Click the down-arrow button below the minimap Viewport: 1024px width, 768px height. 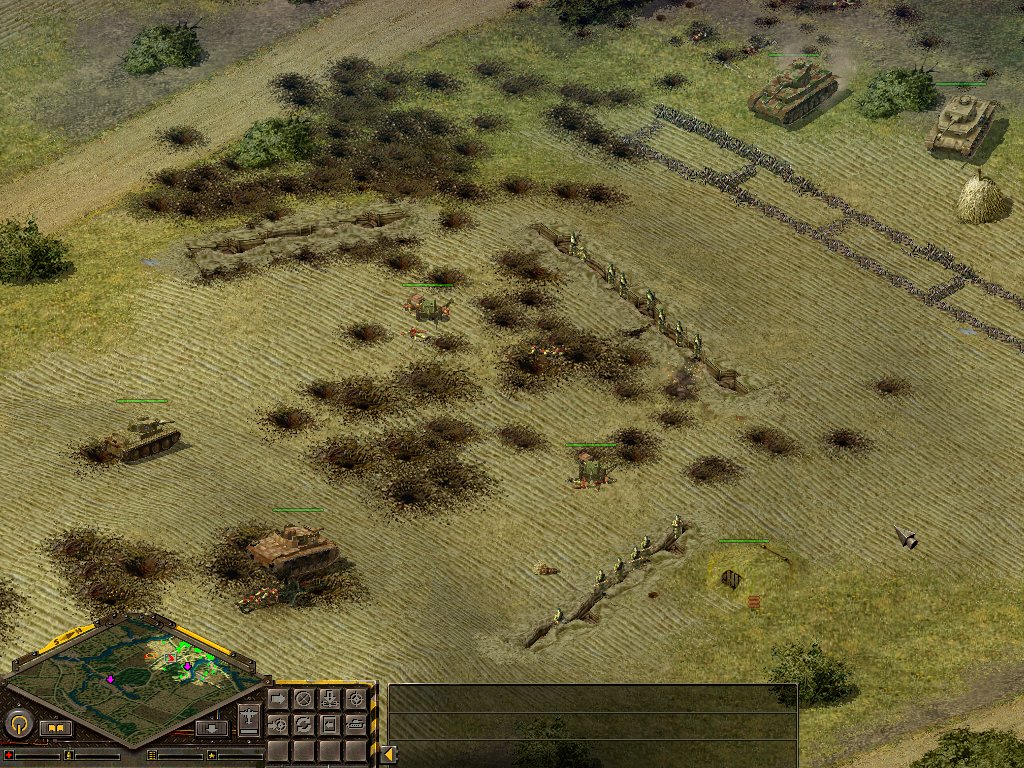click(x=212, y=728)
